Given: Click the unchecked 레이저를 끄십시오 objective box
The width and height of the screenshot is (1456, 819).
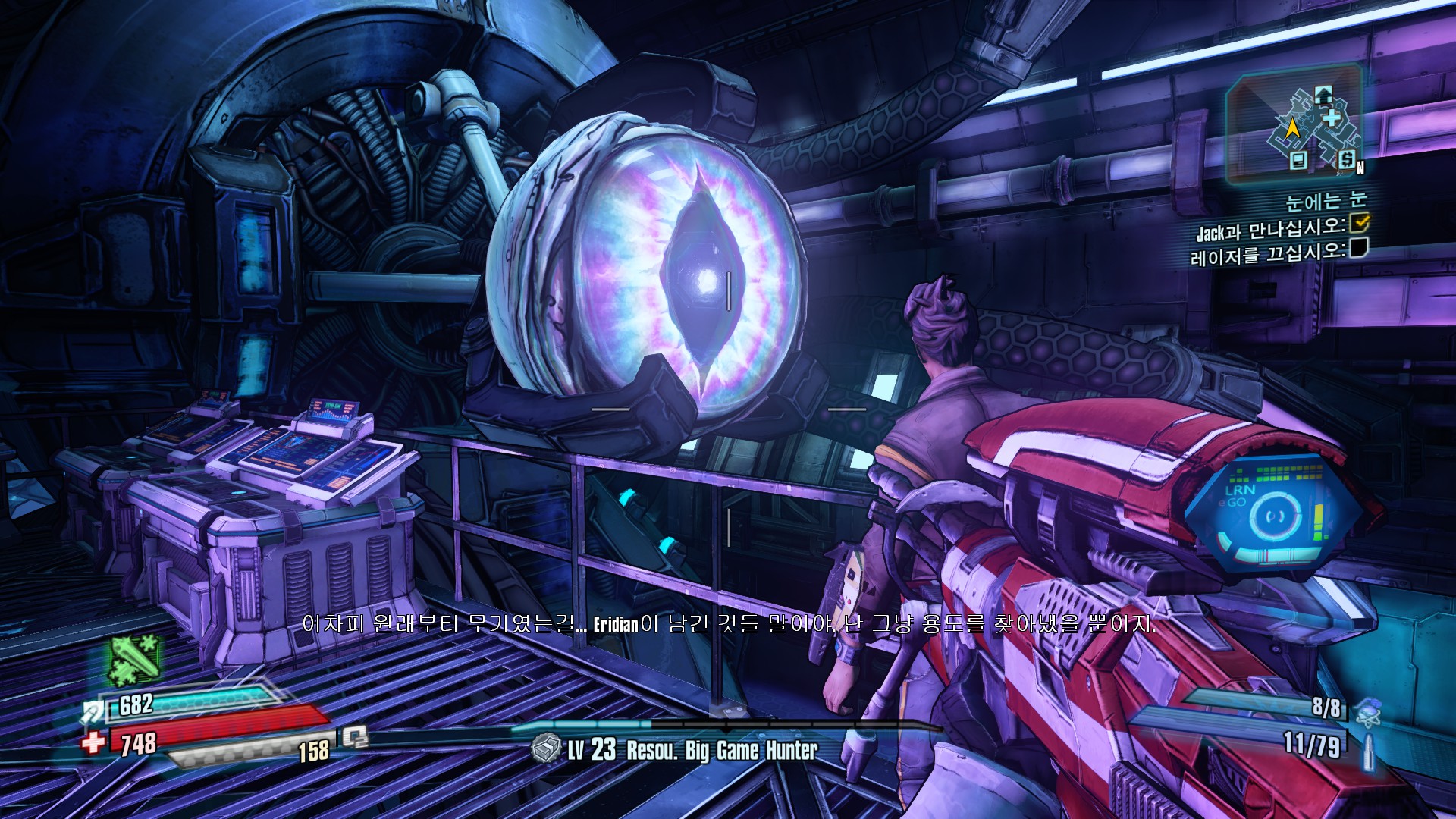Looking at the screenshot, I should tap(1358, 248).
